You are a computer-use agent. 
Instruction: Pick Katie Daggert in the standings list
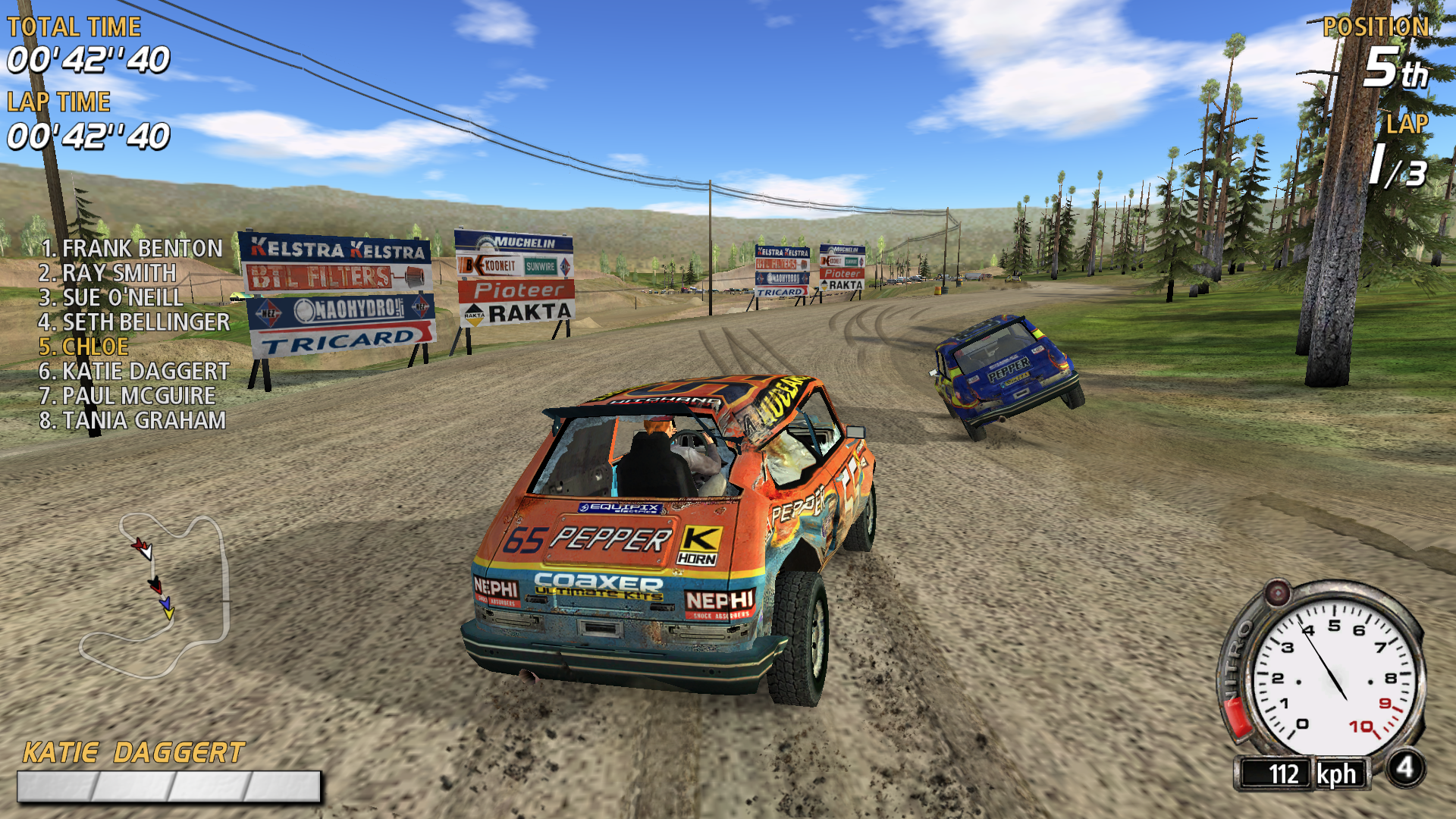[134, 372]
